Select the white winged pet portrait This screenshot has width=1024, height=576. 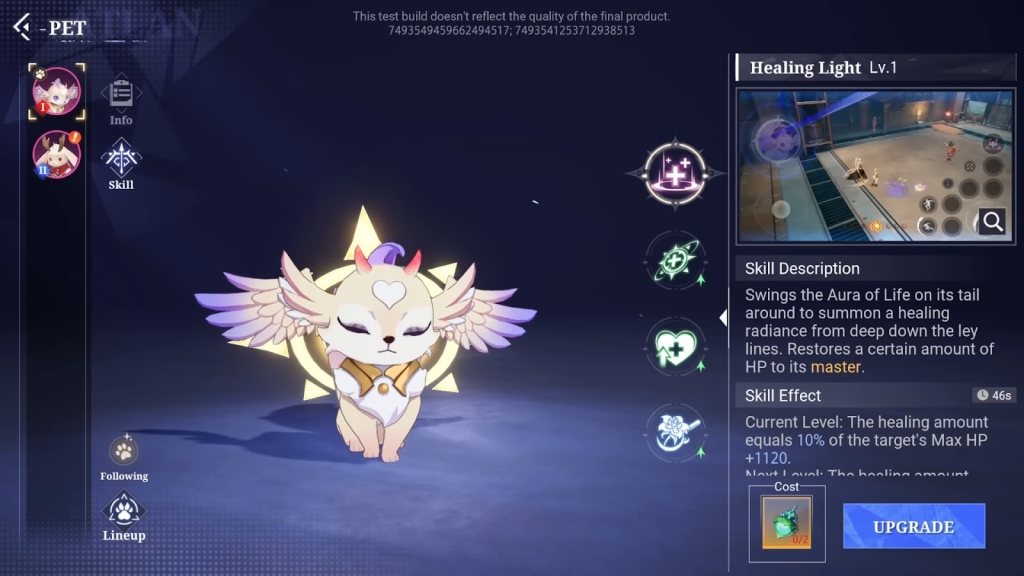pyautogui.click(x=56, y=92)
